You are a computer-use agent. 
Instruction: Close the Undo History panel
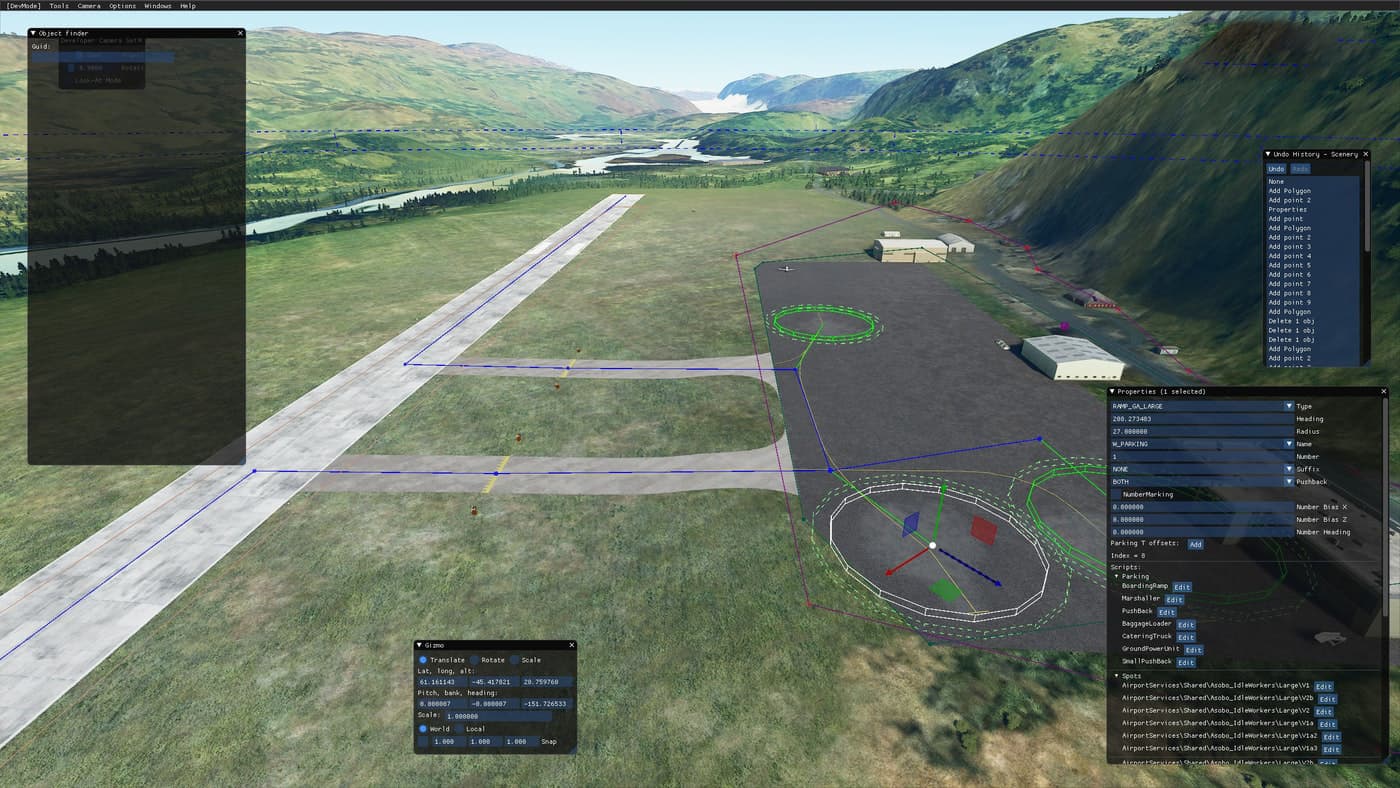1366,154
